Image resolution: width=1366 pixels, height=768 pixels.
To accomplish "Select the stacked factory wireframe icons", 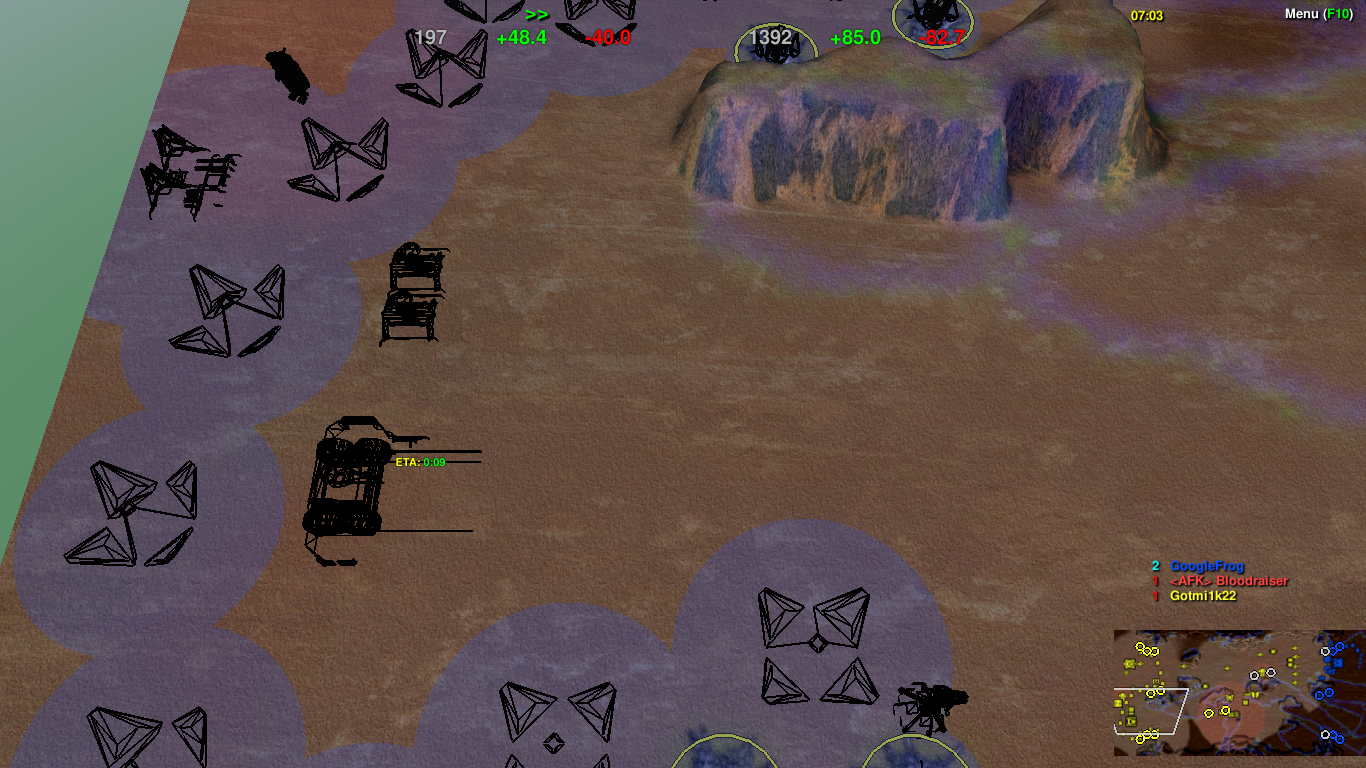I will coord(413,295).
